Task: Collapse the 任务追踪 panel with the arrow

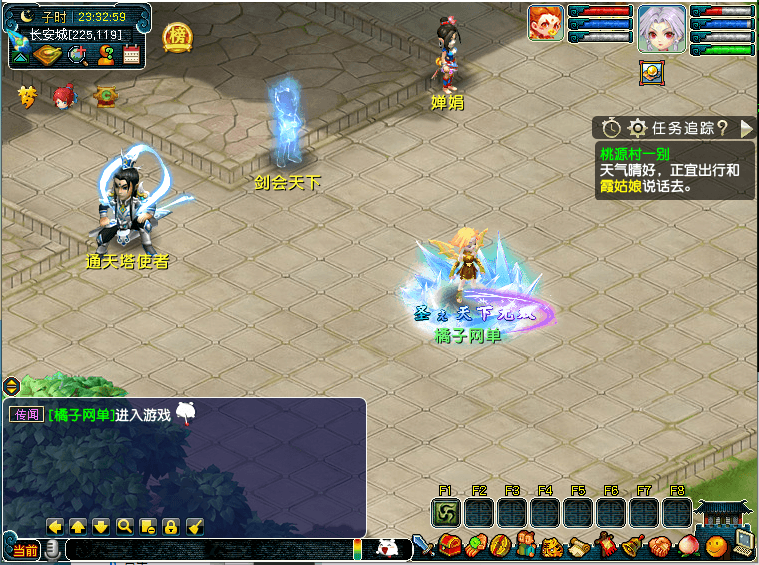Action: point(746,128)
